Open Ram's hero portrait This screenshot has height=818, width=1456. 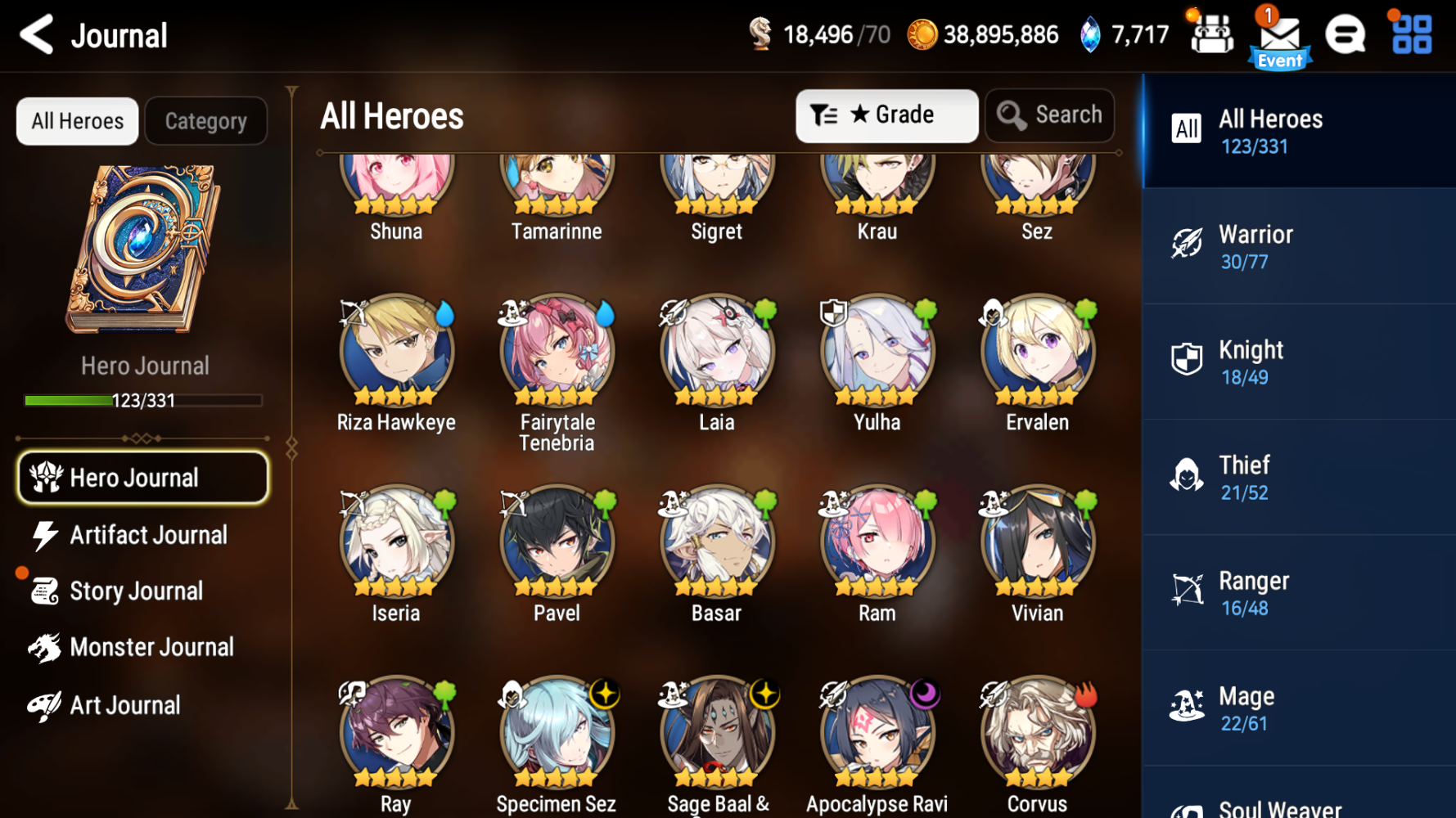(876, 540)
